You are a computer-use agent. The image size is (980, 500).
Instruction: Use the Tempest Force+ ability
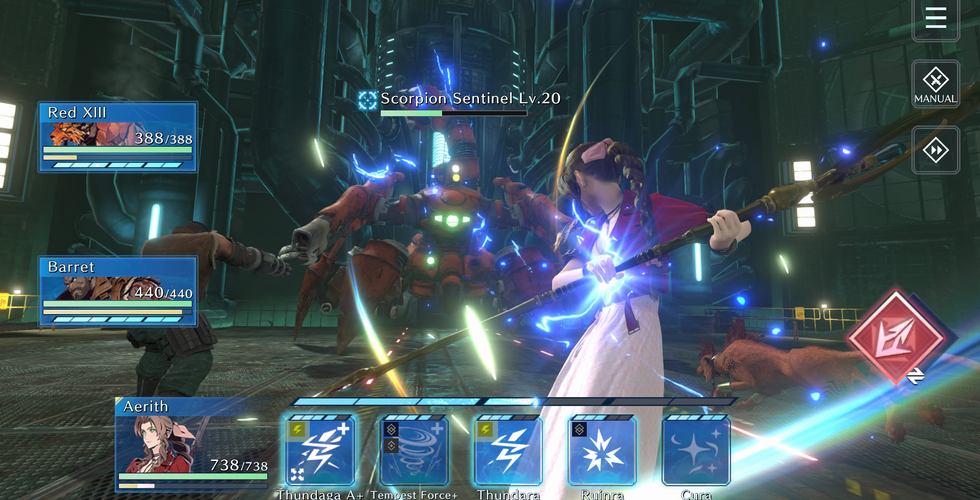(413, 450)
